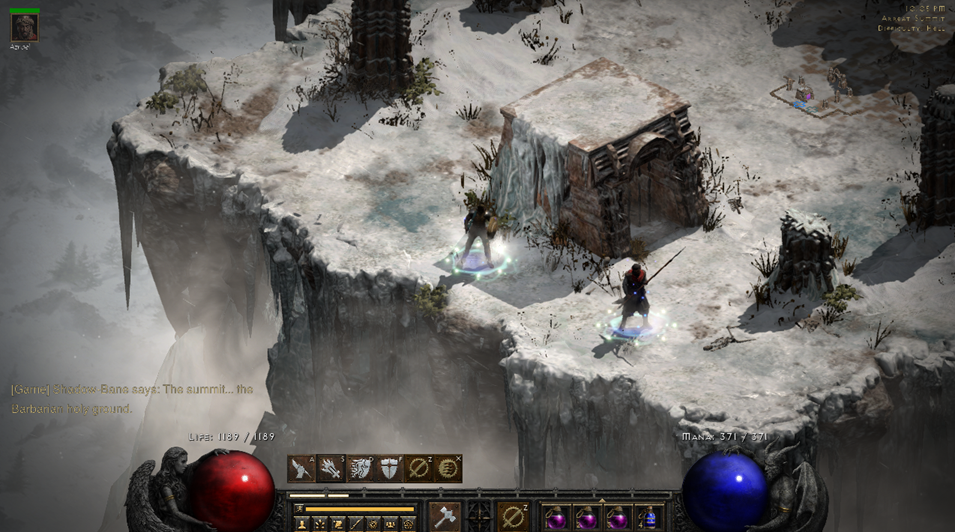Viewport: 955px width, 532px height.
Task: Open the left-click hammer skill selector
Action: pyautogui.click(x=444, y=517)
